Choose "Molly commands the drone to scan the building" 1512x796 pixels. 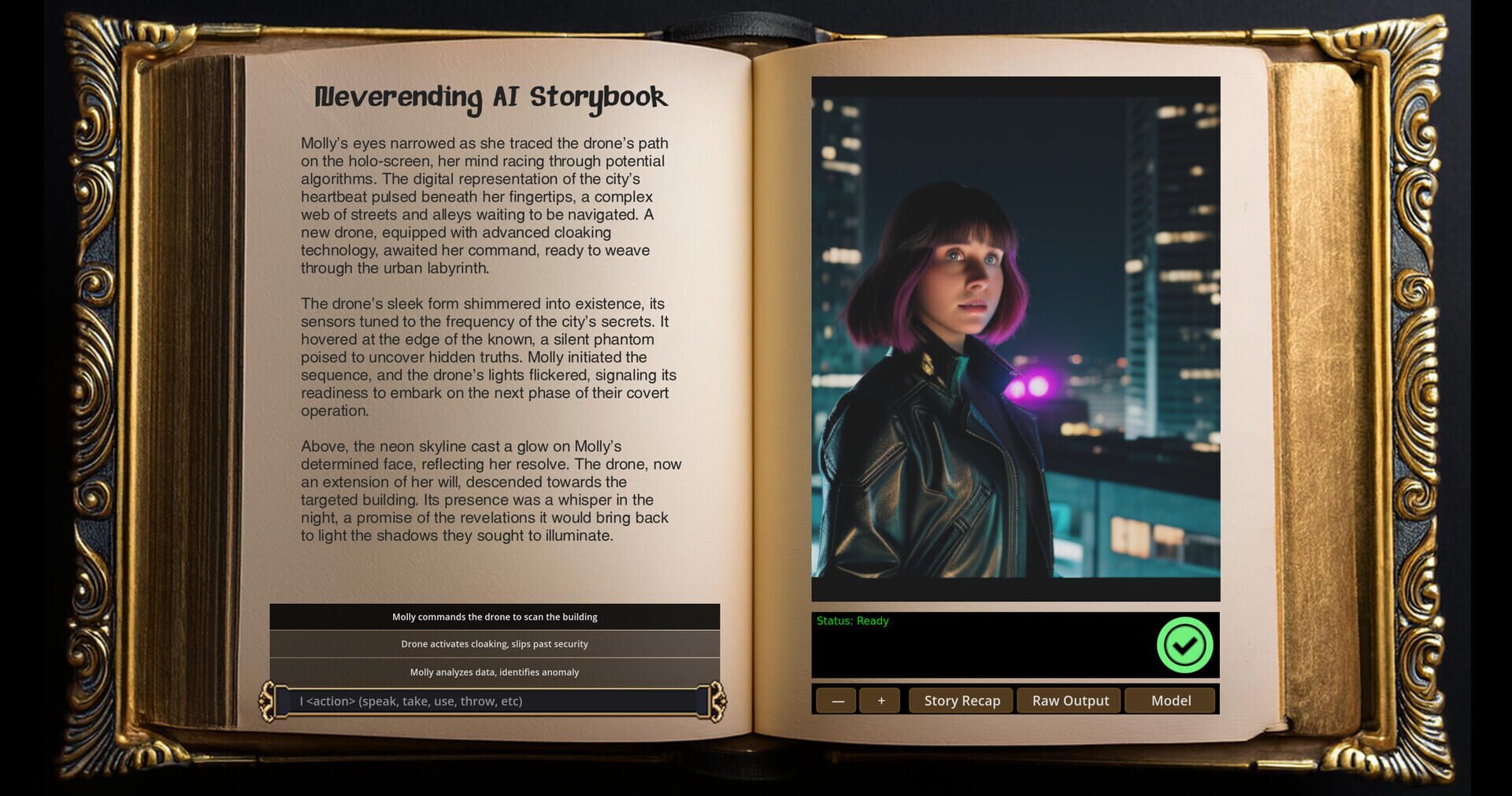coord(495,617)
